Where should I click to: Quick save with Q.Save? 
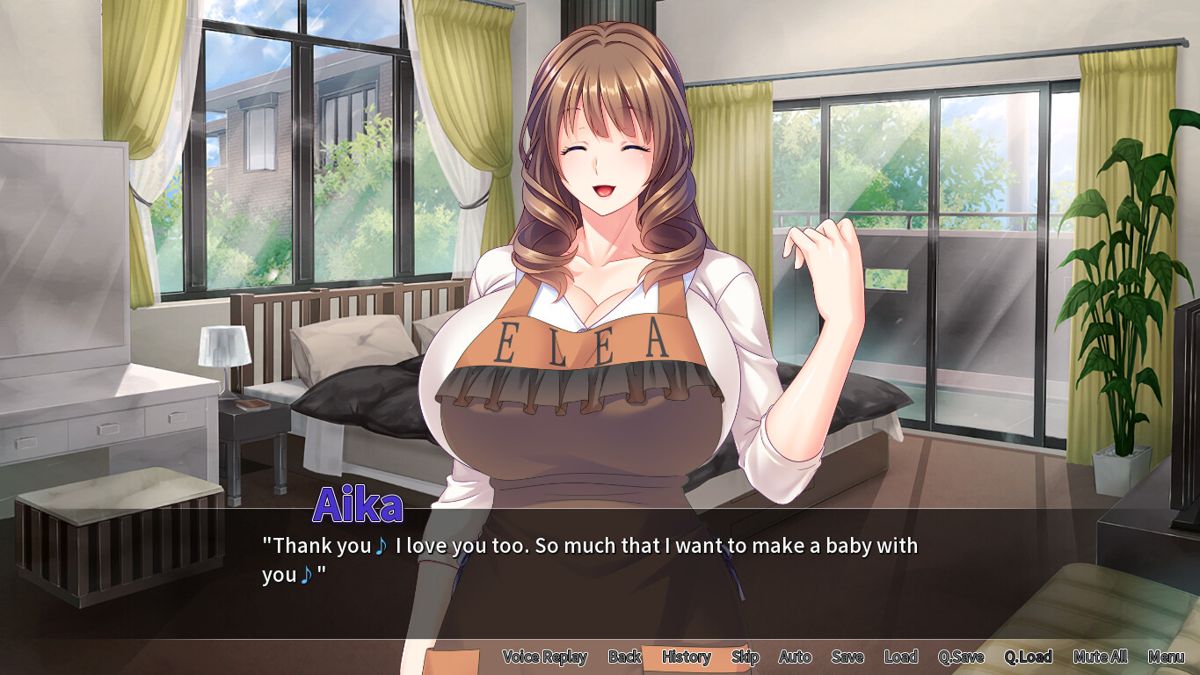click(x=961, y=657)
